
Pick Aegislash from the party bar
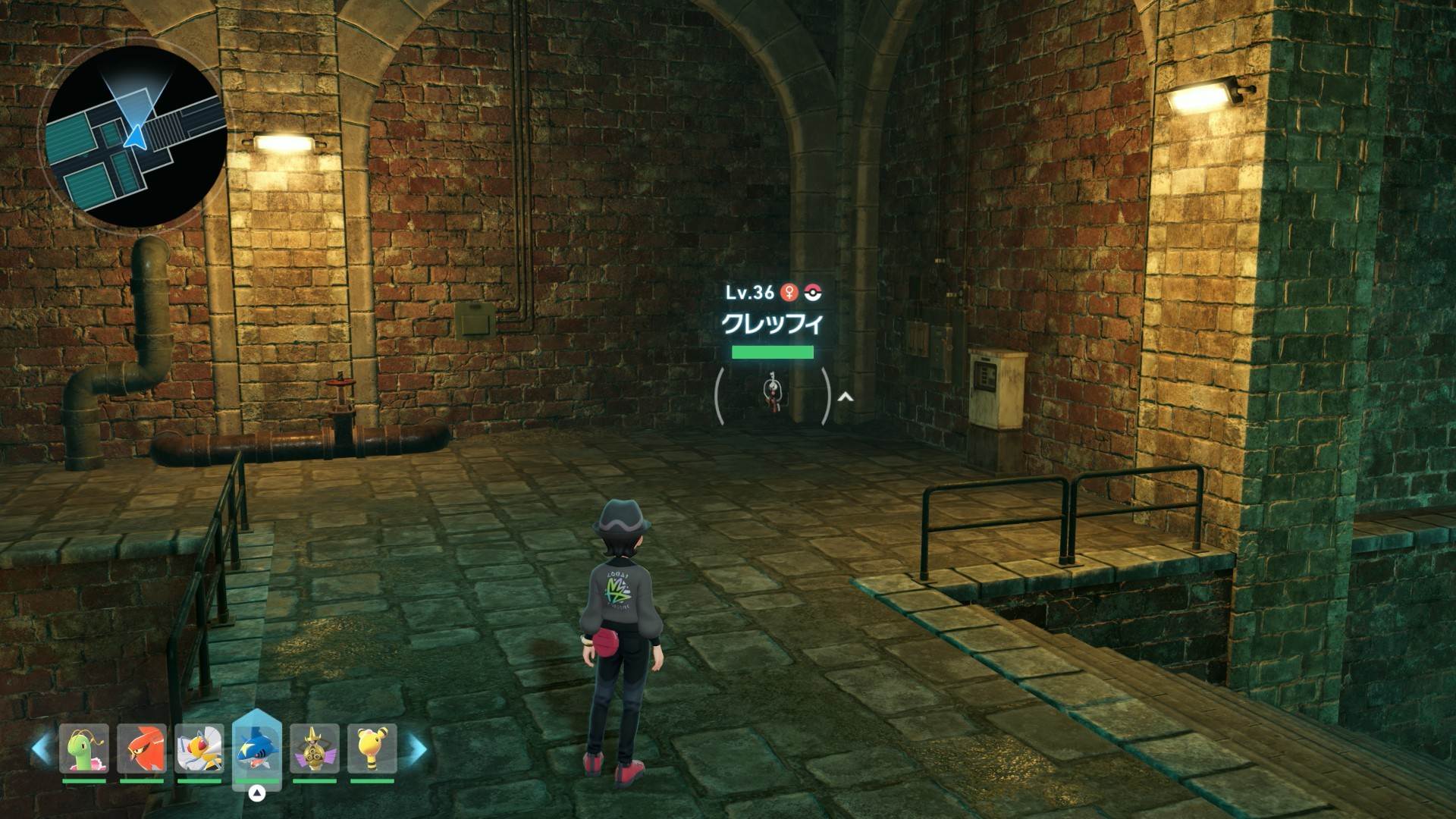point(315,748)
